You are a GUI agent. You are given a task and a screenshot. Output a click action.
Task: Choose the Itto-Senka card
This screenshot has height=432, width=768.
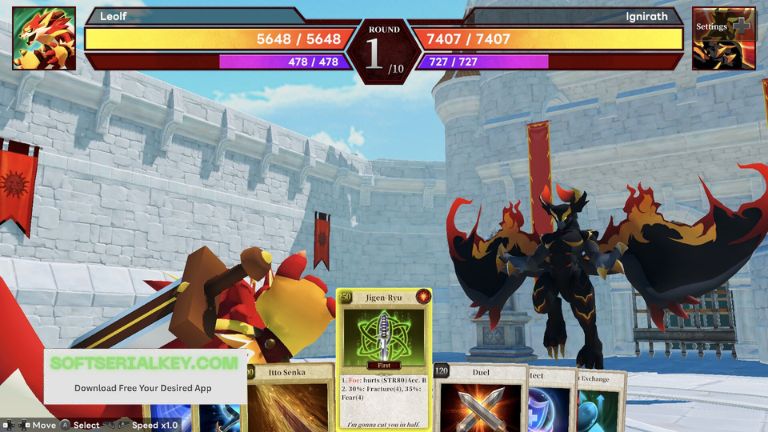point(290,400)
